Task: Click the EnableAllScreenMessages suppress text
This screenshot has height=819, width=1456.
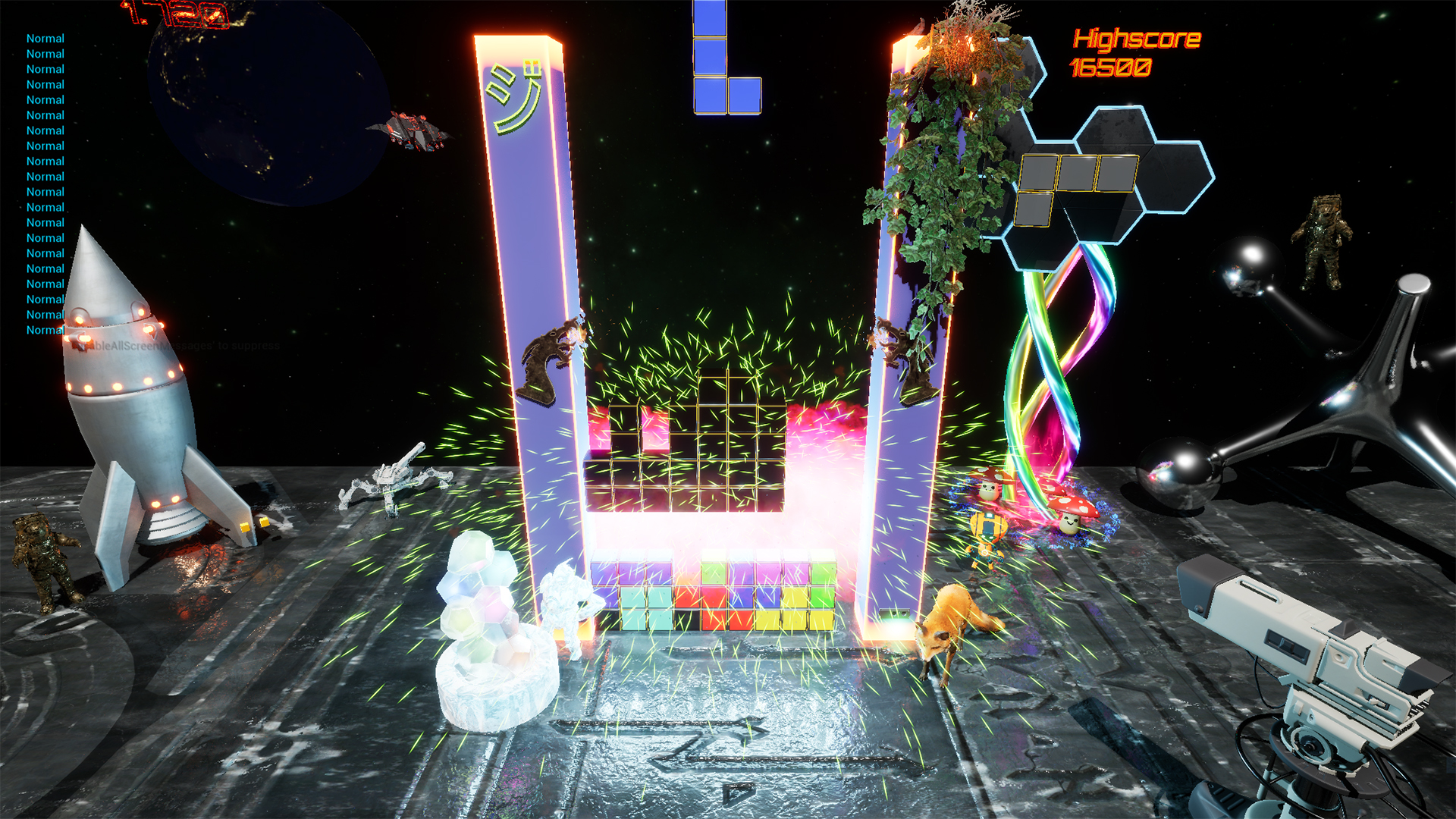Action: pyautogui.click(x=174, y=345)
